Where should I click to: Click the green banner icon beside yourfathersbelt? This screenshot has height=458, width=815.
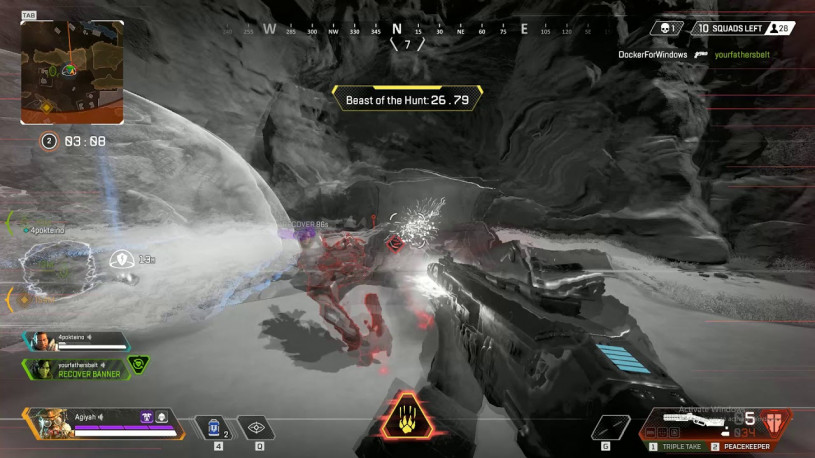138,364
